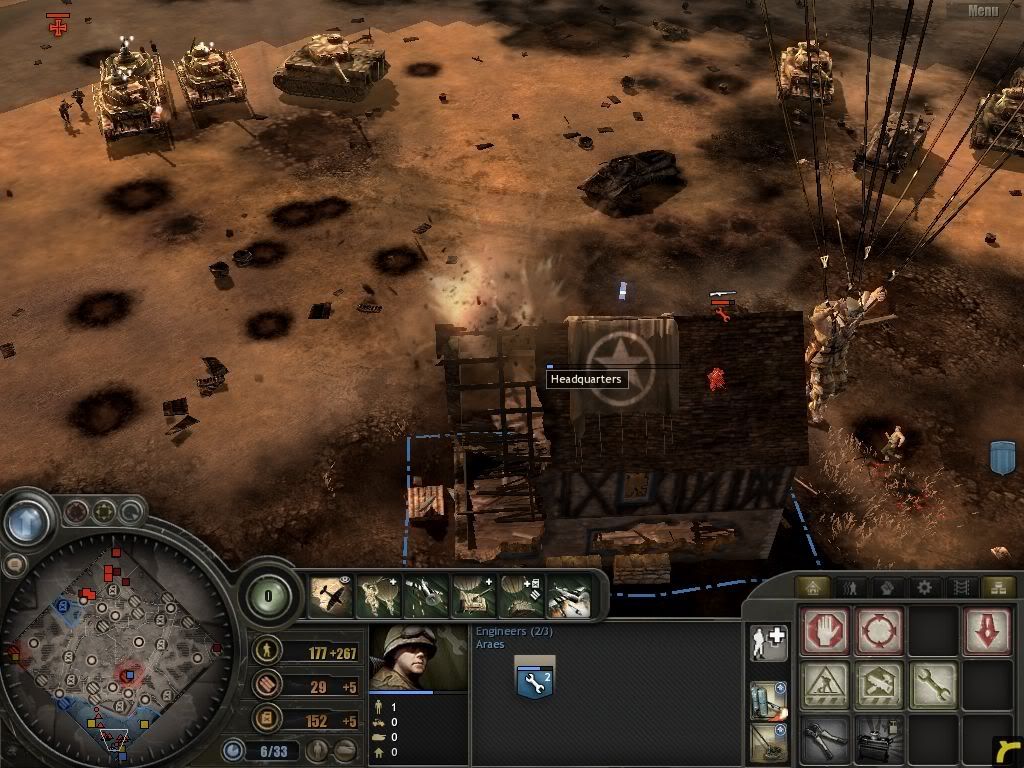This screenshot has height=768, width=1024.
Task: Click the red stop hand command
Action: click(x=825, y=632)
